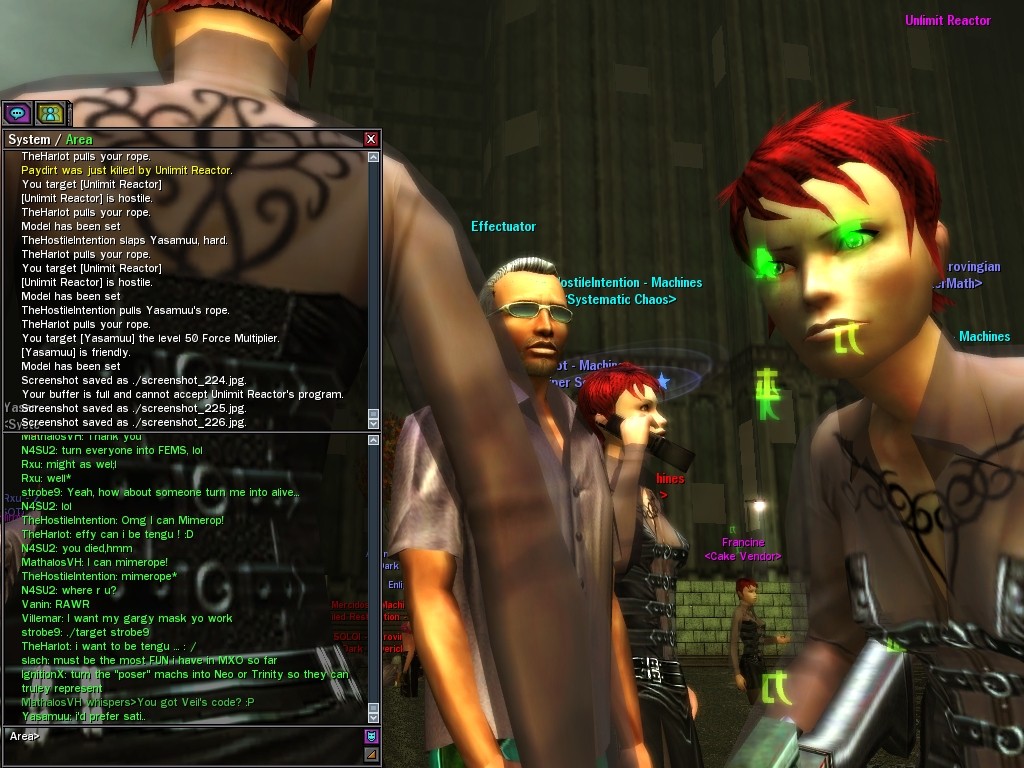
Task: Click the system log scroll-down arrow
Action: (x=373, y=423)
